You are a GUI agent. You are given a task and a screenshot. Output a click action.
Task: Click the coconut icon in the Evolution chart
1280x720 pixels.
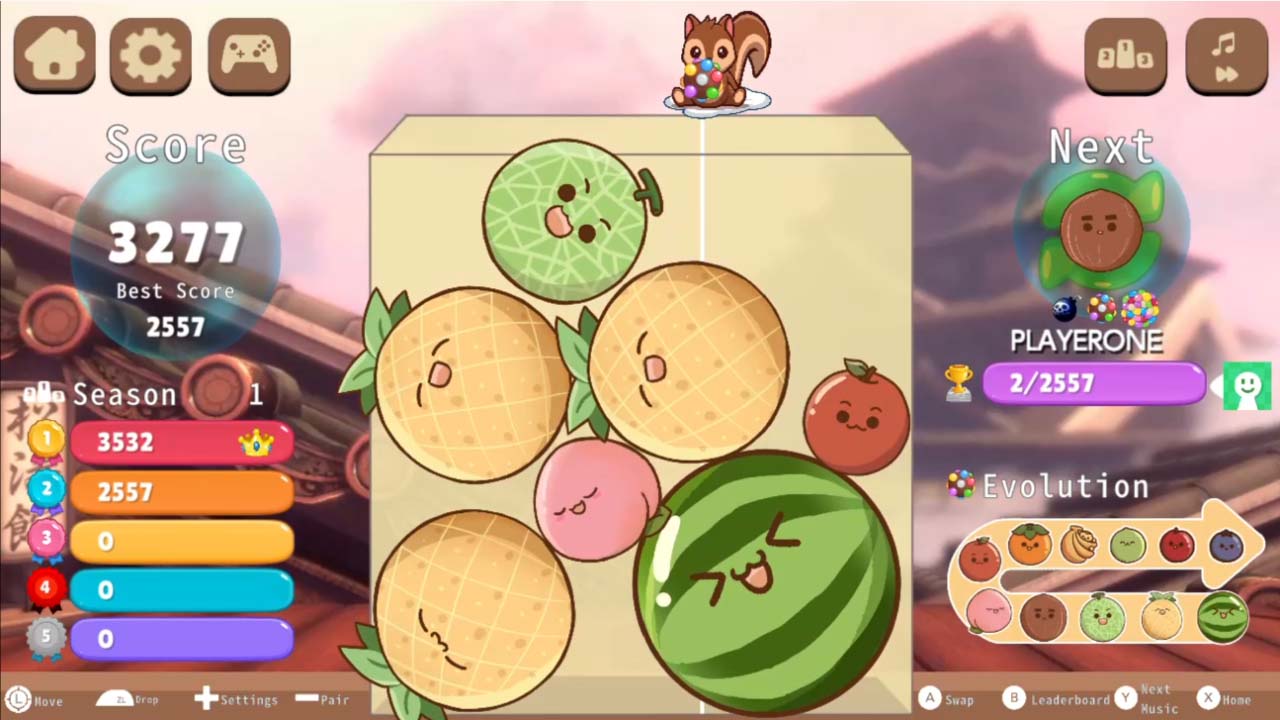[1043, 616]
